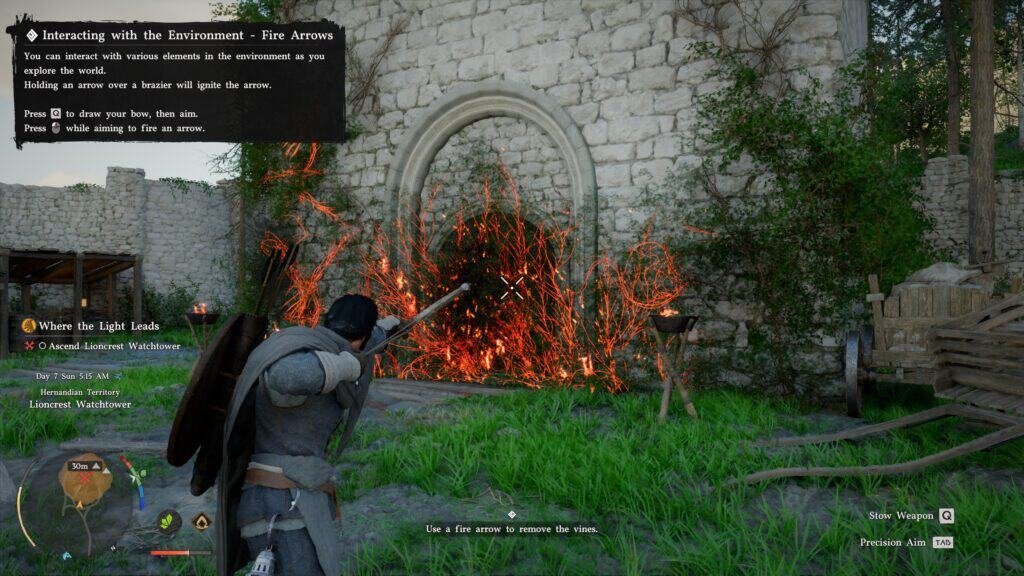Click the 'Ascend Lioncrest Watchtower' objective

click(x=107, y=345)
